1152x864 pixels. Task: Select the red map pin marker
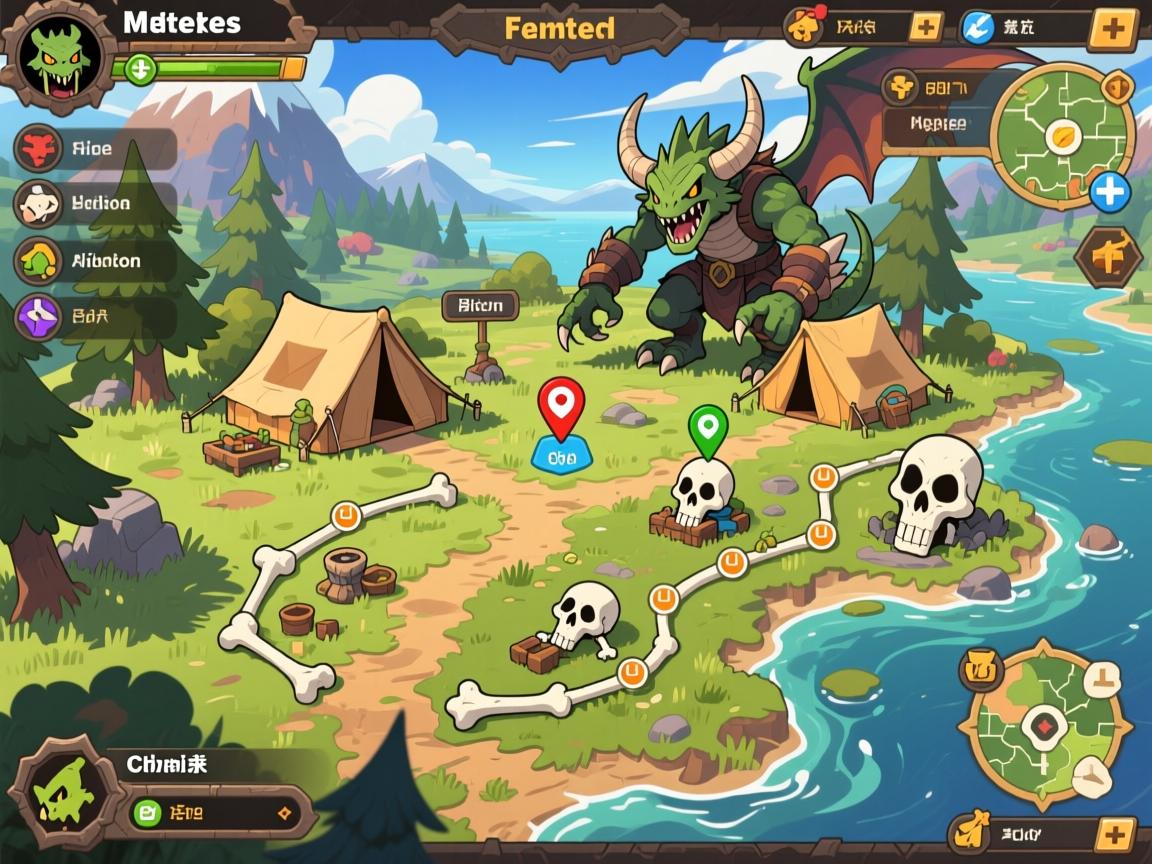[x=561, y=406]
